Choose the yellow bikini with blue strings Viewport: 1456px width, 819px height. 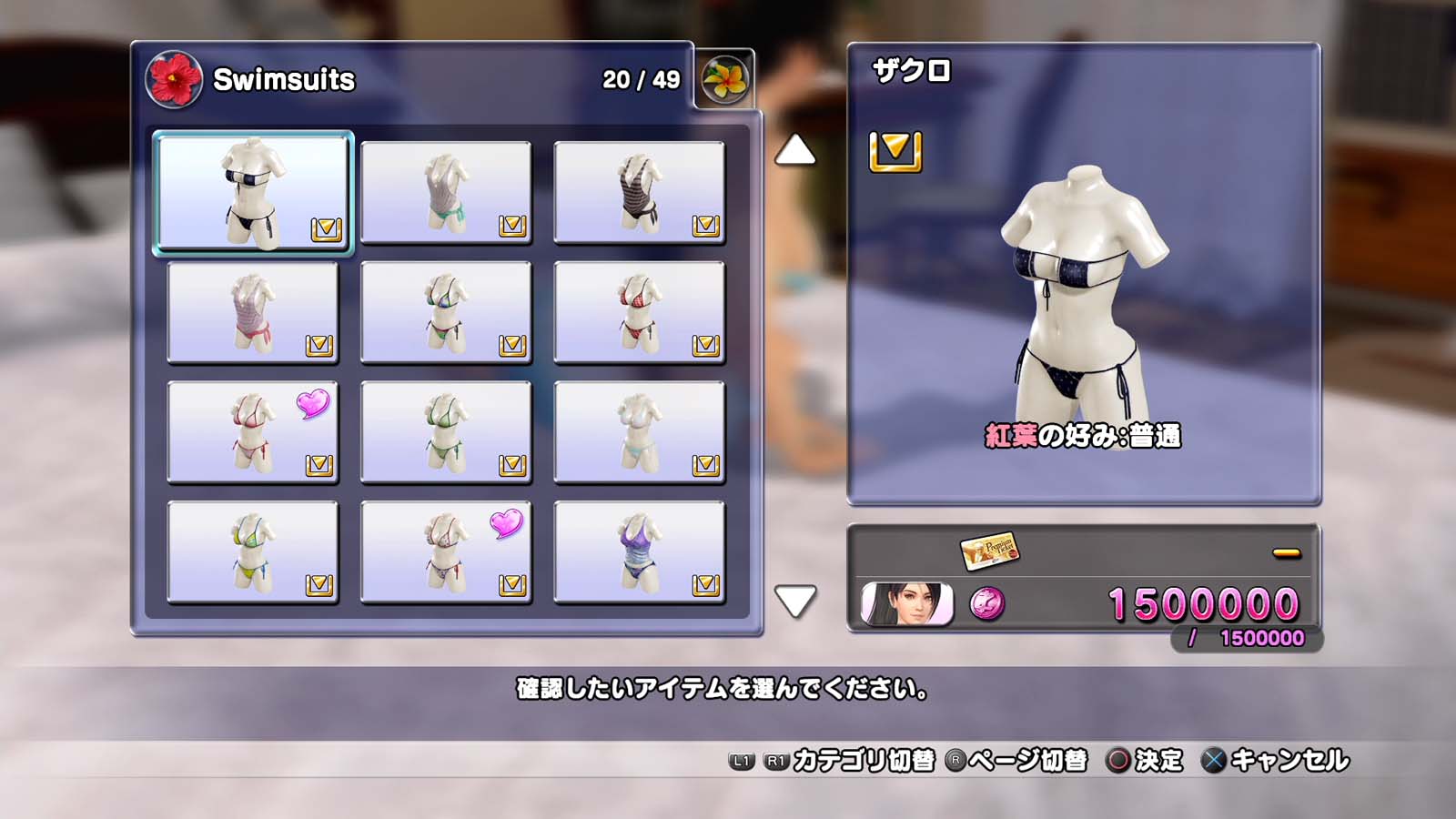253,552
